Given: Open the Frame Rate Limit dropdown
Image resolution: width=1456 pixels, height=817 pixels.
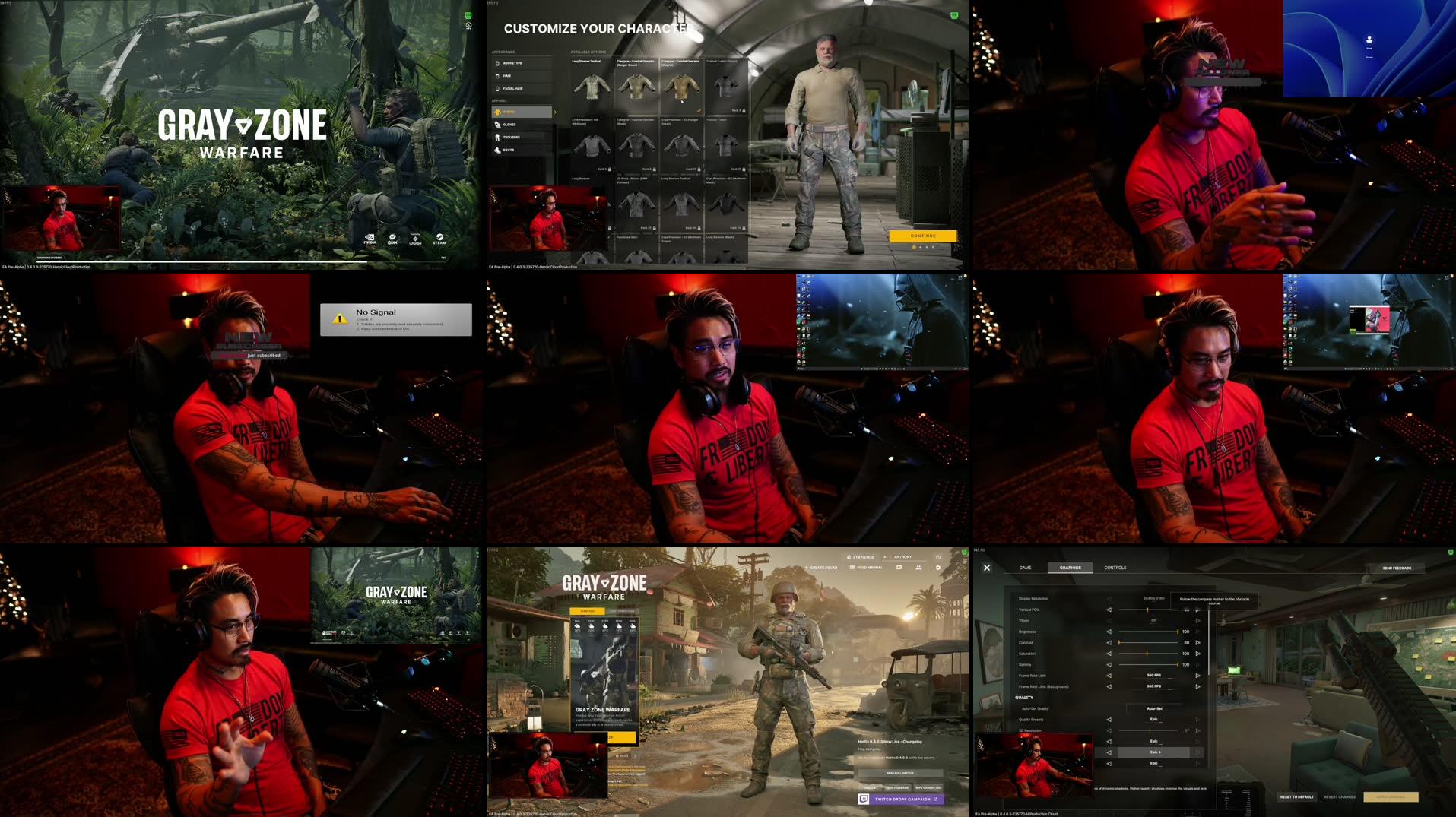Looking at the screenshot, I should click(1153, 676).
